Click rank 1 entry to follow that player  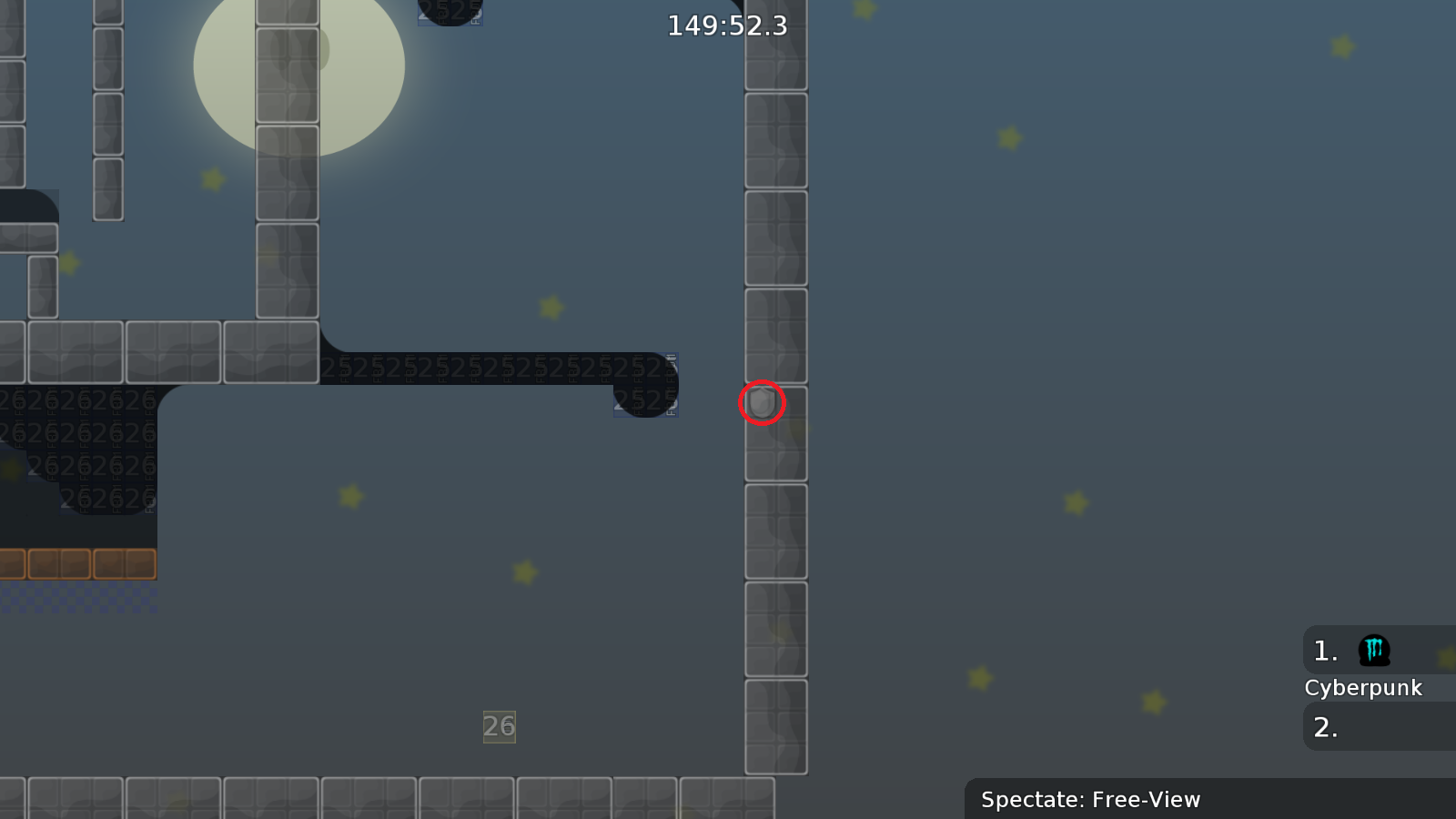click(1324, 651)
